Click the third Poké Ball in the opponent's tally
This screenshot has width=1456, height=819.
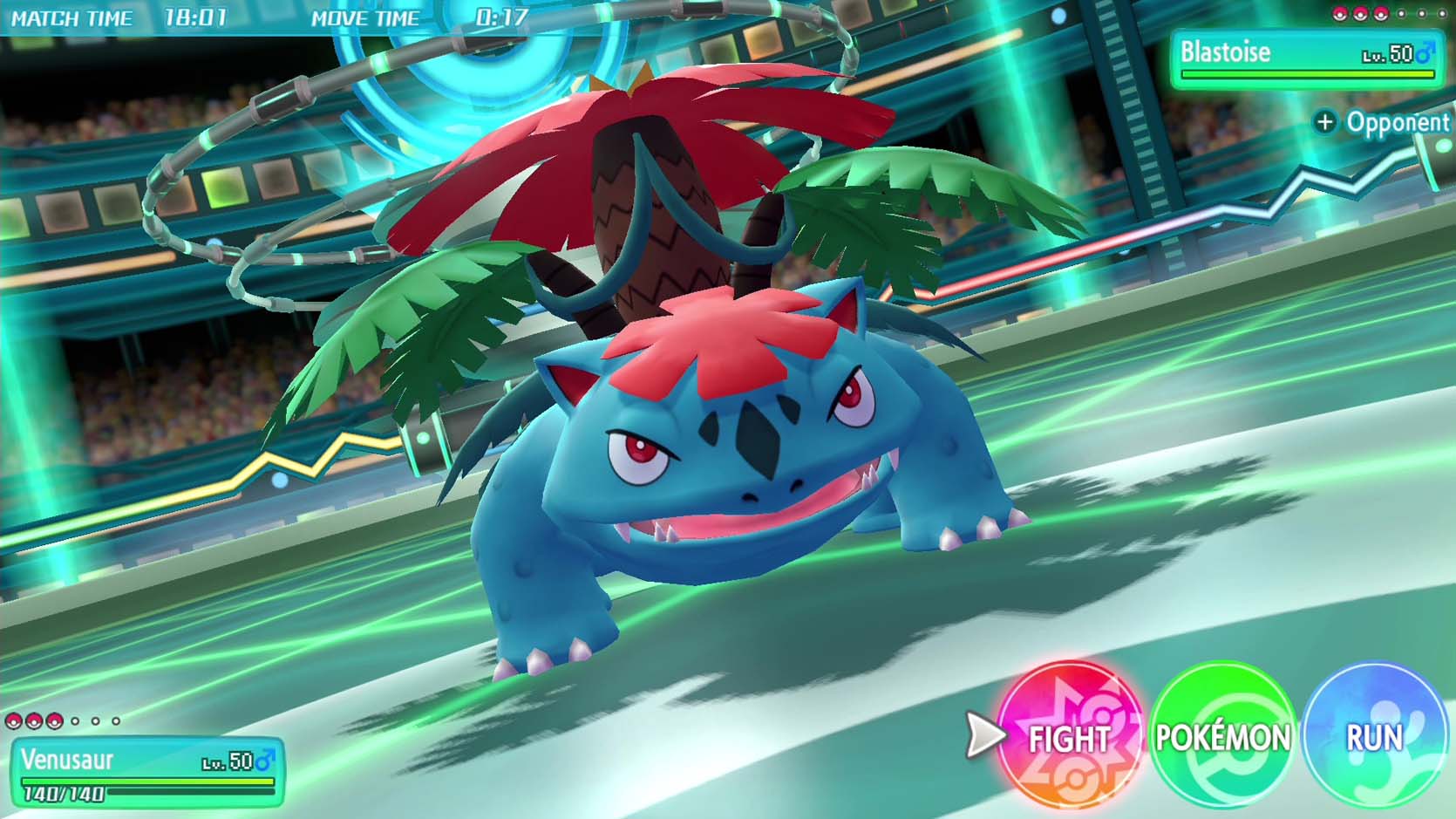pos(1383,15)
